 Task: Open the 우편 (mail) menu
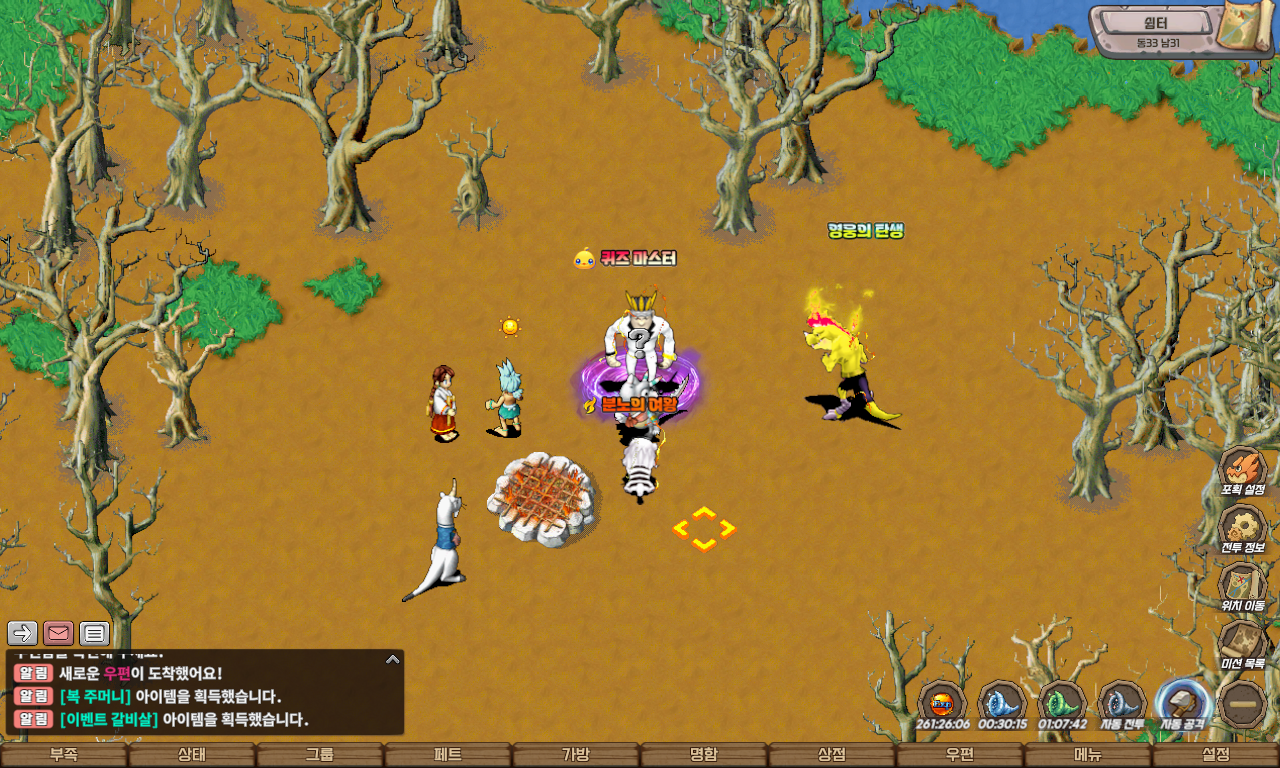coord(960,755)
